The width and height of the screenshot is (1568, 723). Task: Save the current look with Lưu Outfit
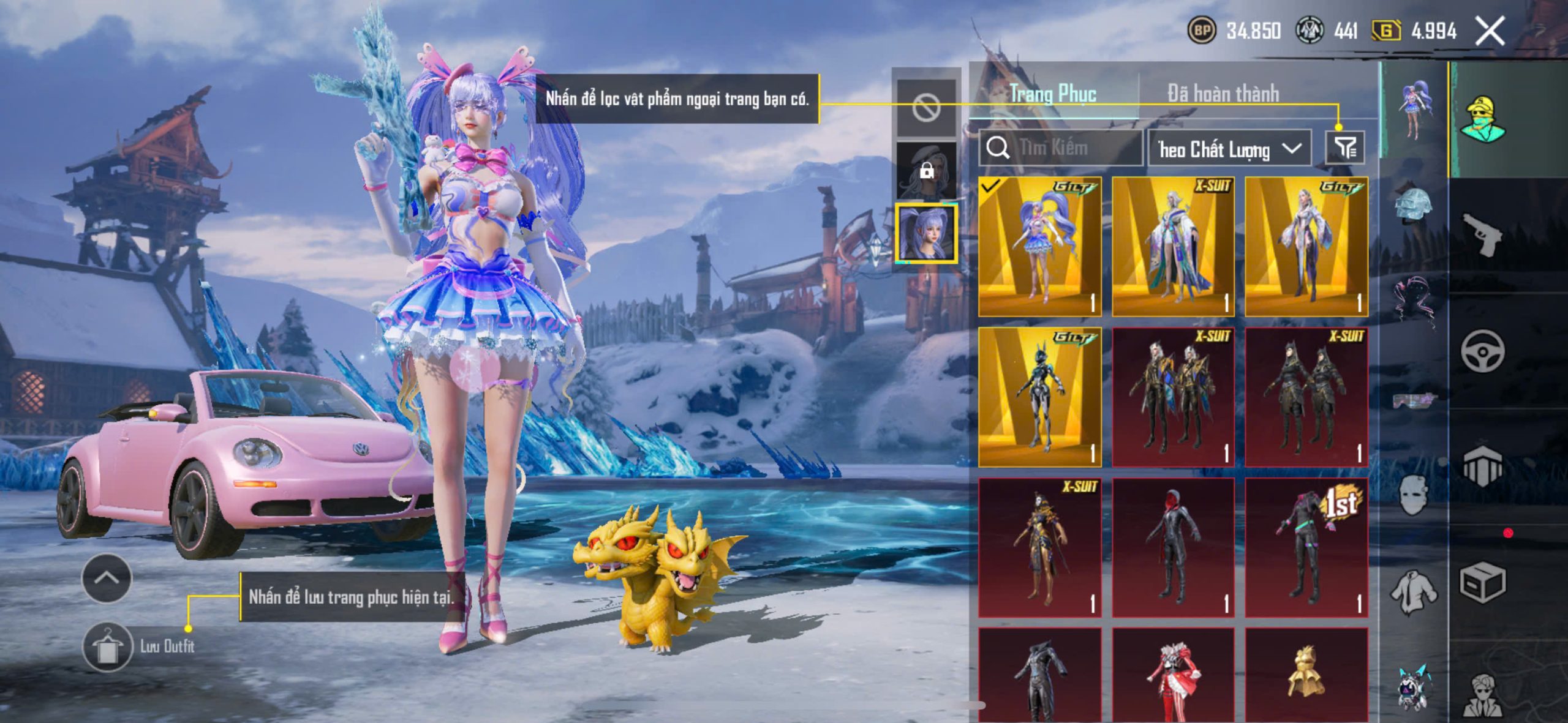[x=108, y=646]
